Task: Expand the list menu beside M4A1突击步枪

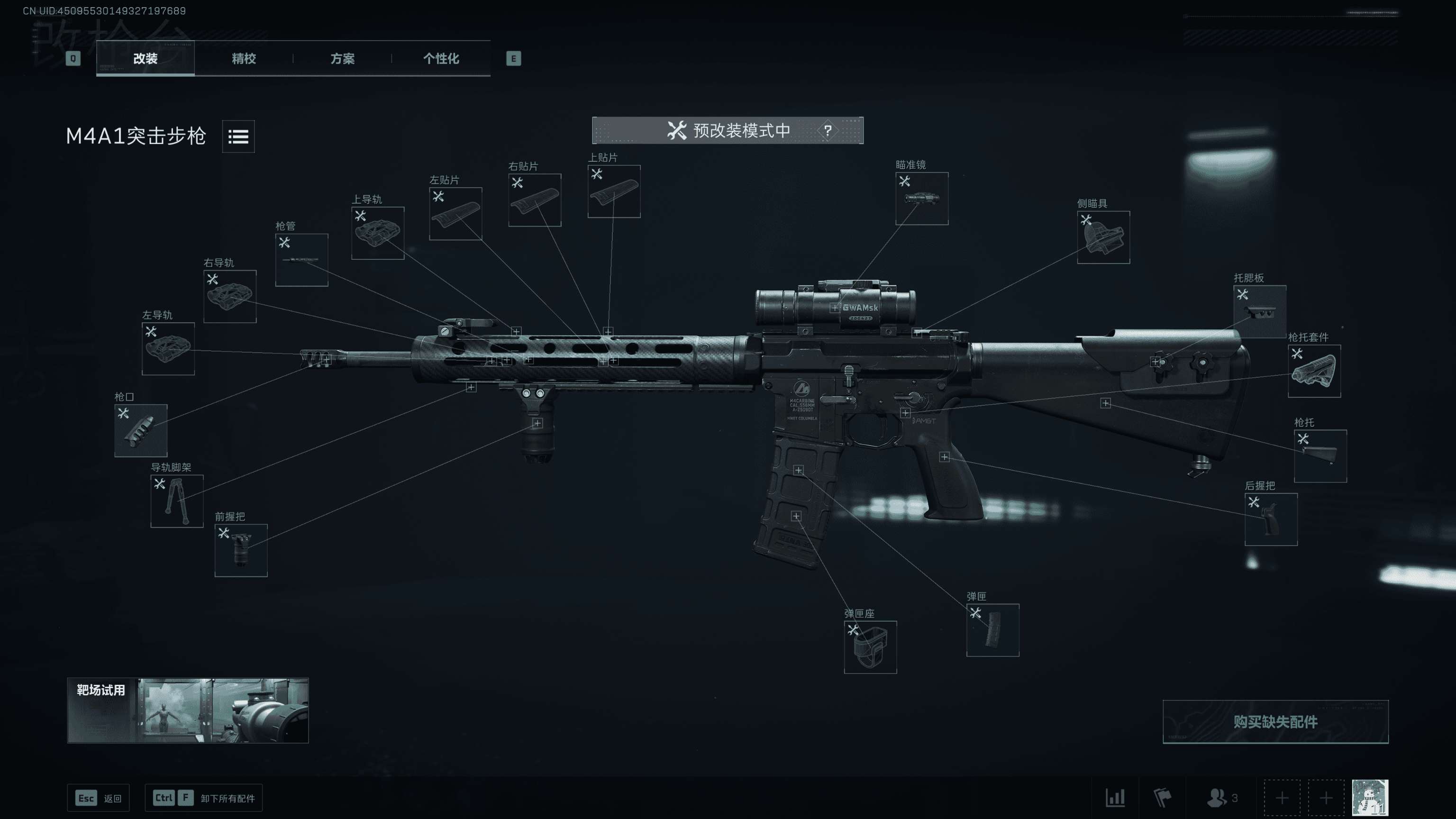Action: pyautogui.click(x=238, y=136)
